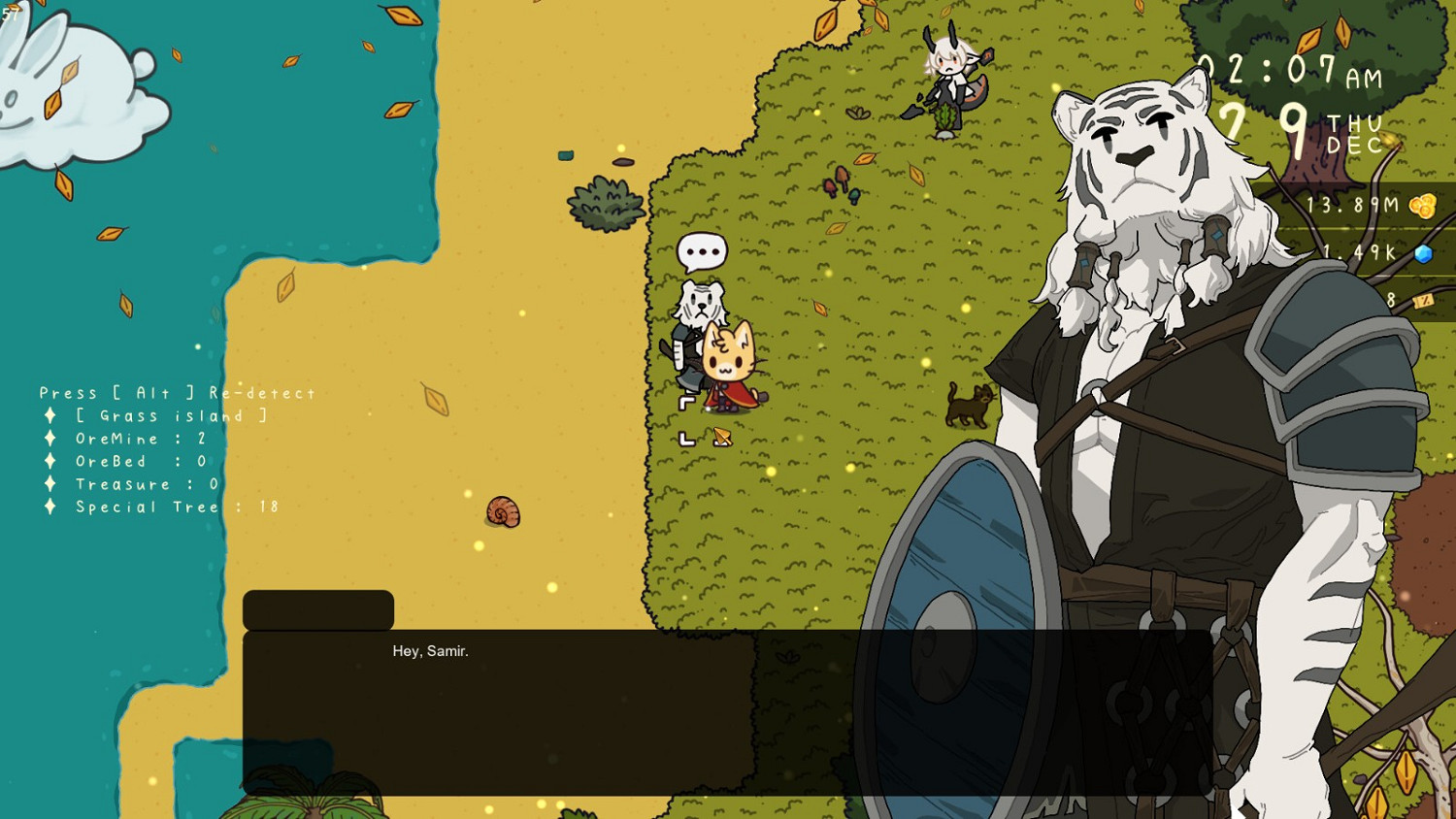
Task: Click the gold coin currency icon
Action: pos(1421,205)
